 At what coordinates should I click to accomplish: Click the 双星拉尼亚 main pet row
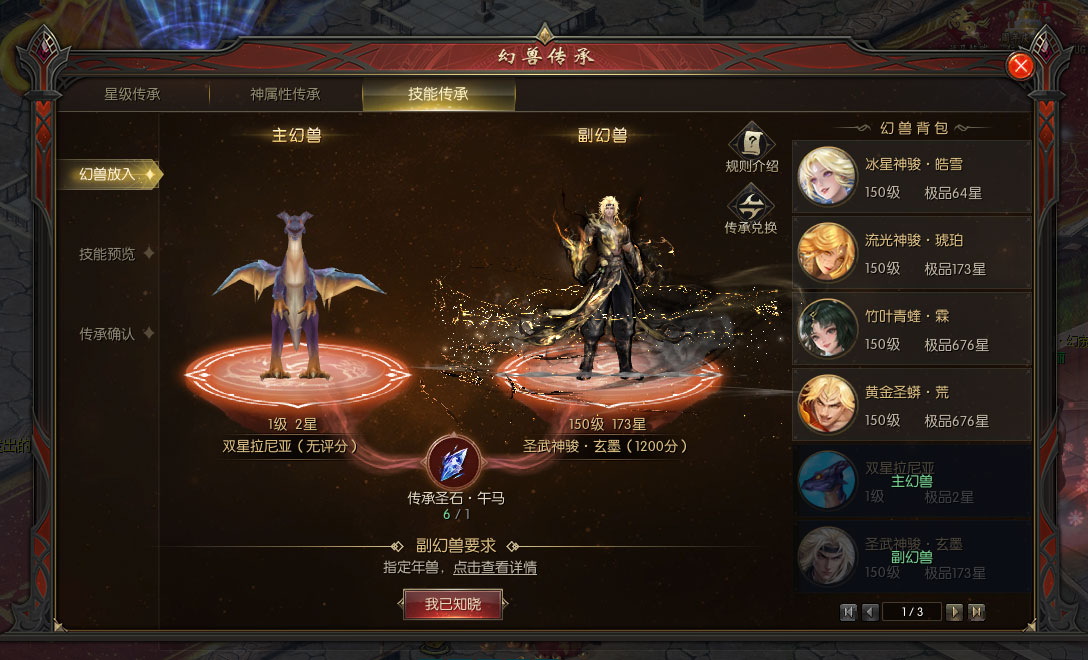[911, 481]
